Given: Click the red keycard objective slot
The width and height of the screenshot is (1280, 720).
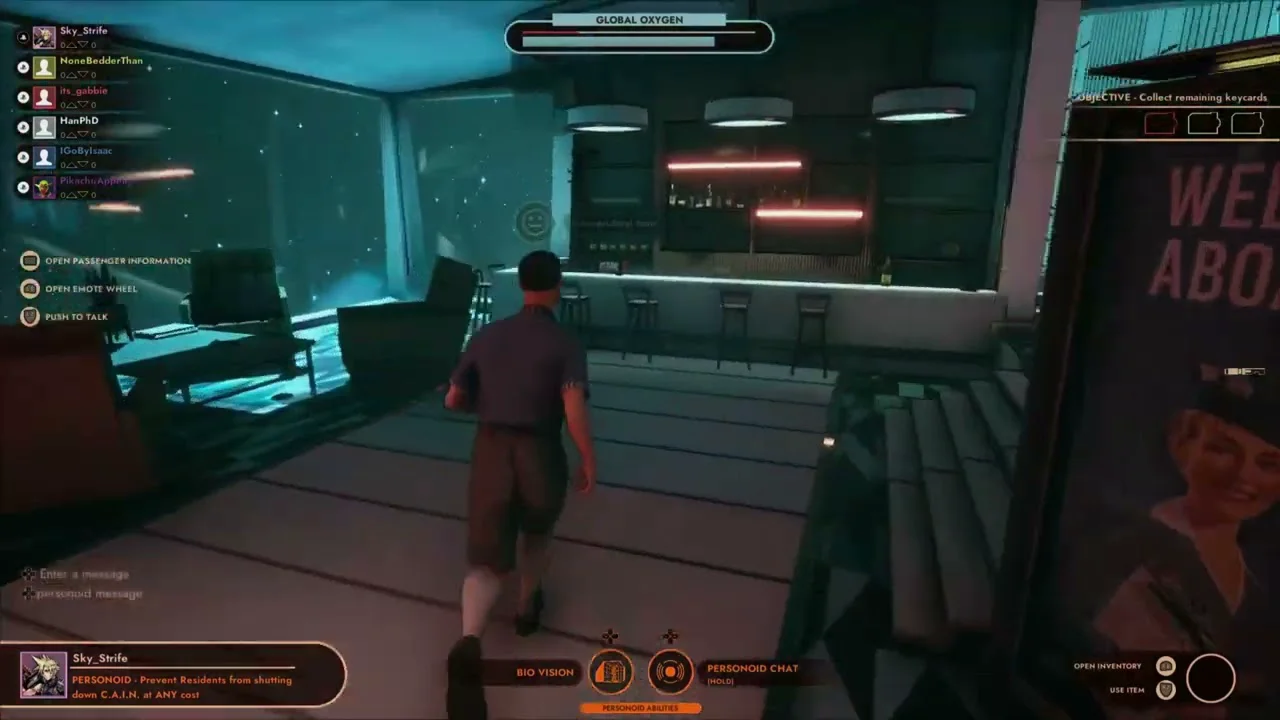Looking at the screenshot, I should pyautogui.click(x=1160, y=124).
